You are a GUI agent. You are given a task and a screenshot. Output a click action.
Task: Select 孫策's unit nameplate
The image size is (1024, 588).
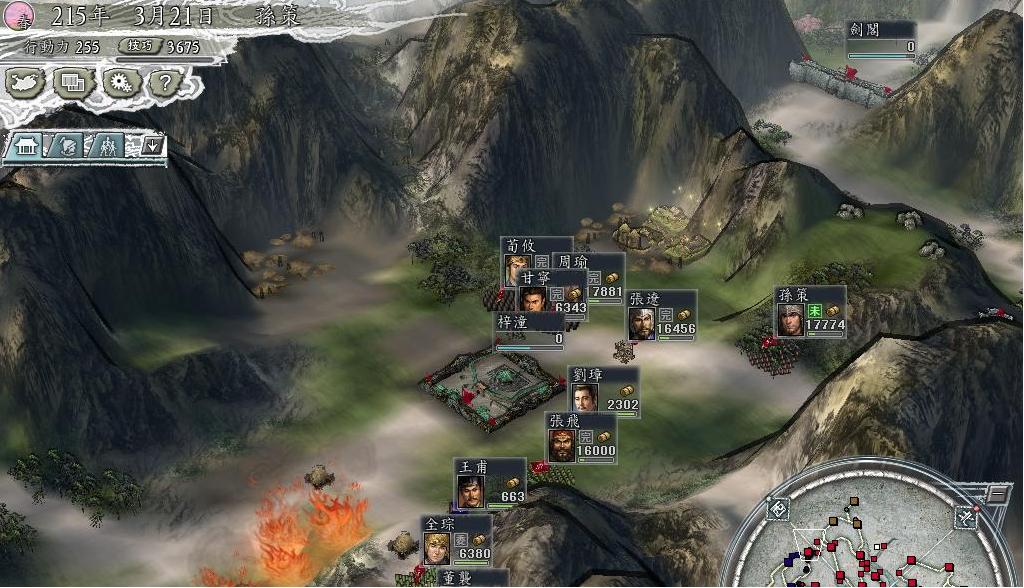(x=810, y=312)
